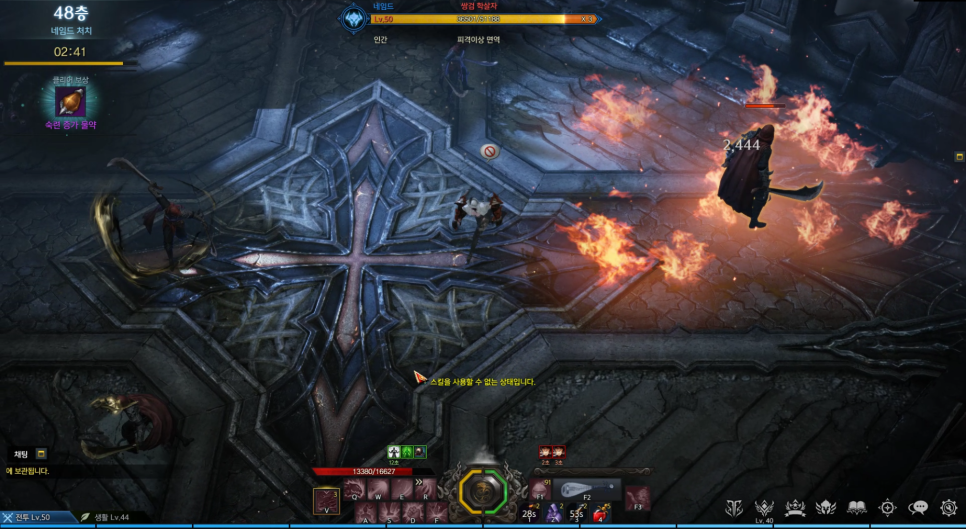Use the Q skill icon

point(355,489)
